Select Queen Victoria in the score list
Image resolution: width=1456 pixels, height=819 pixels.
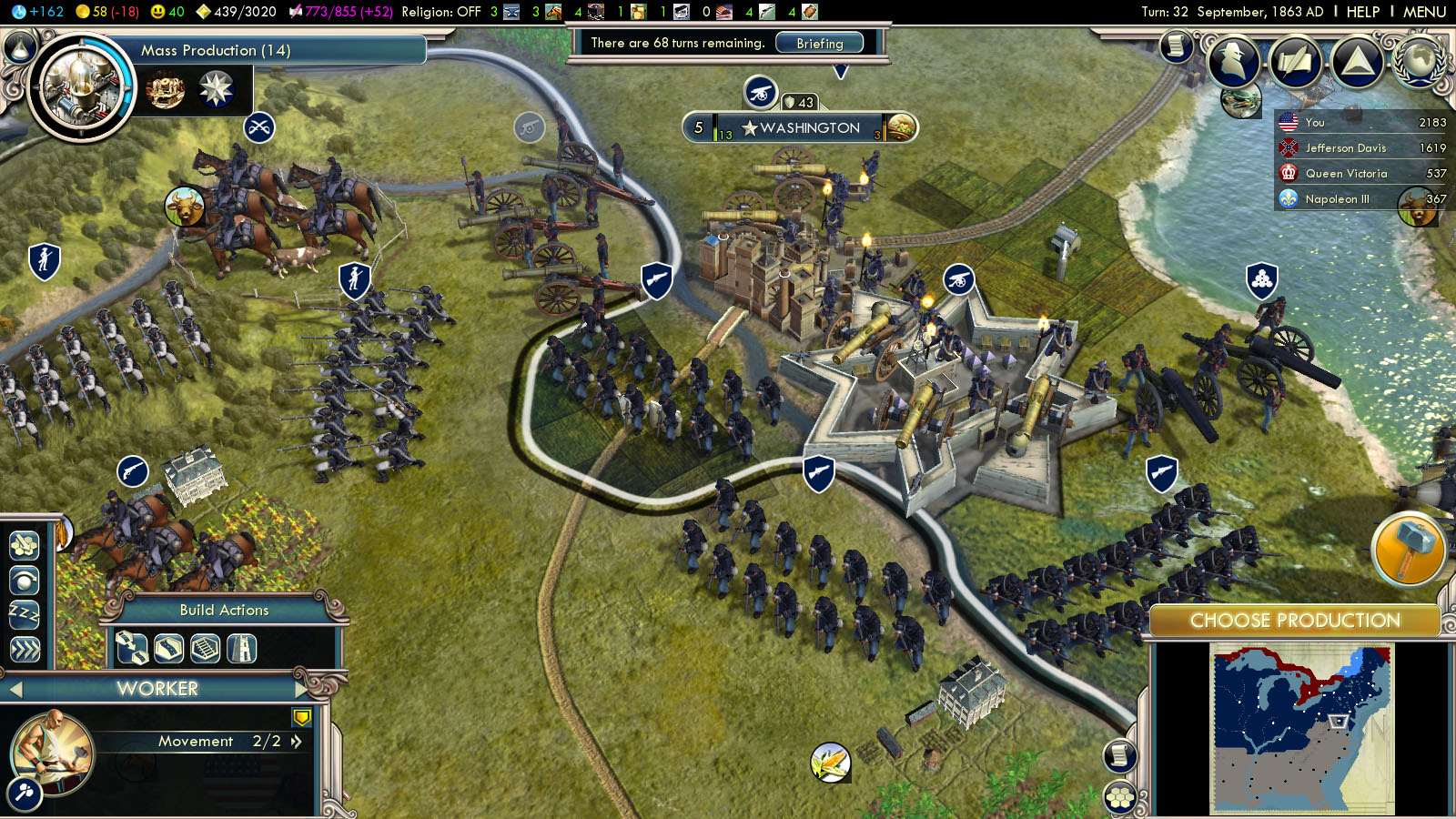click(x=1346, y=174)
